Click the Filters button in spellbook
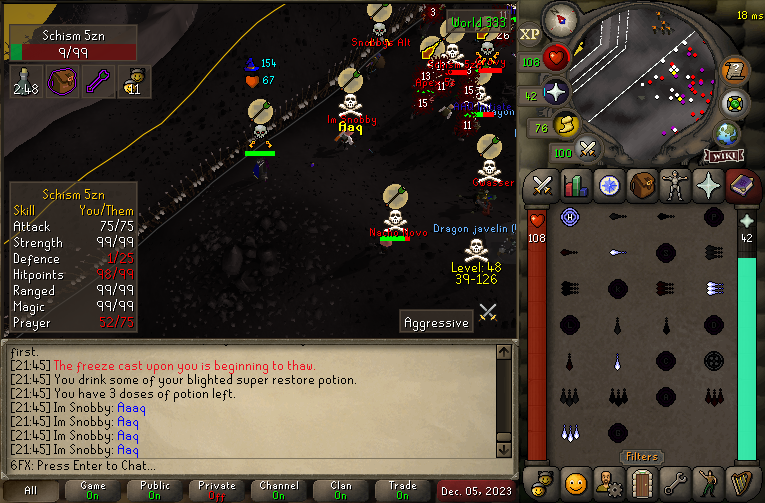 (641, 457)
